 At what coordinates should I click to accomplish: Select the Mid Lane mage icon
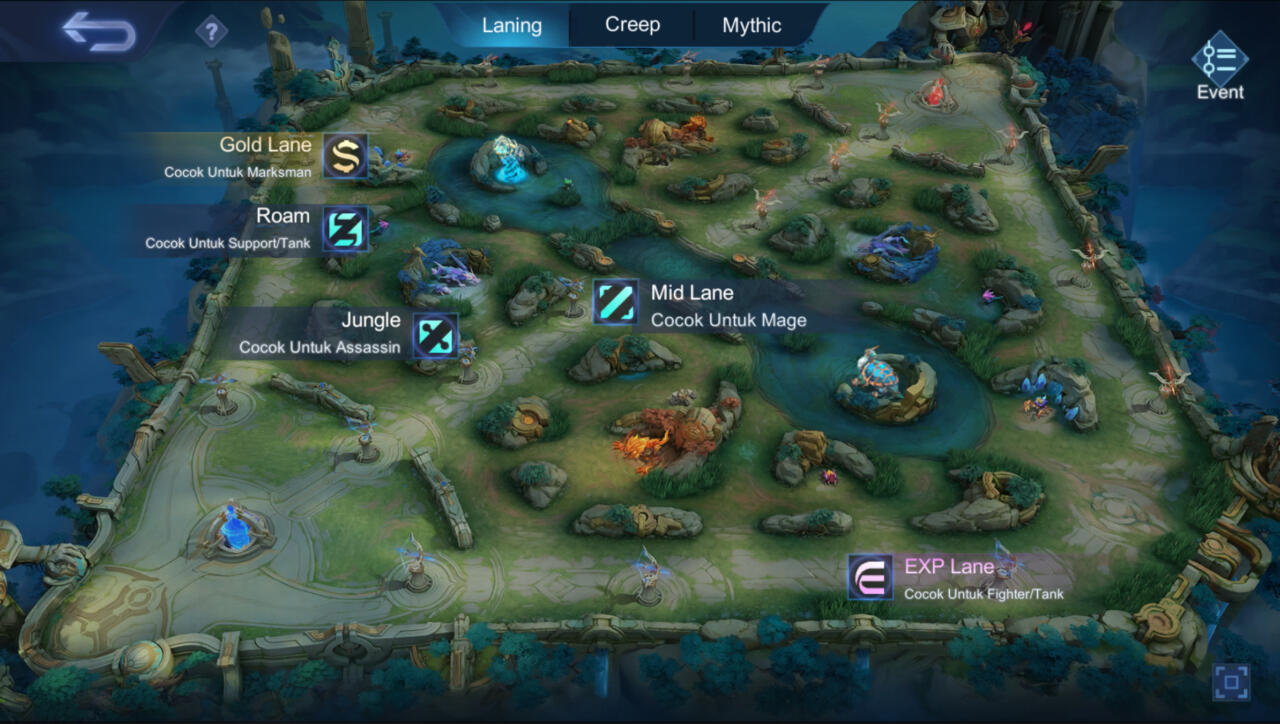click(x=617, y=304)
